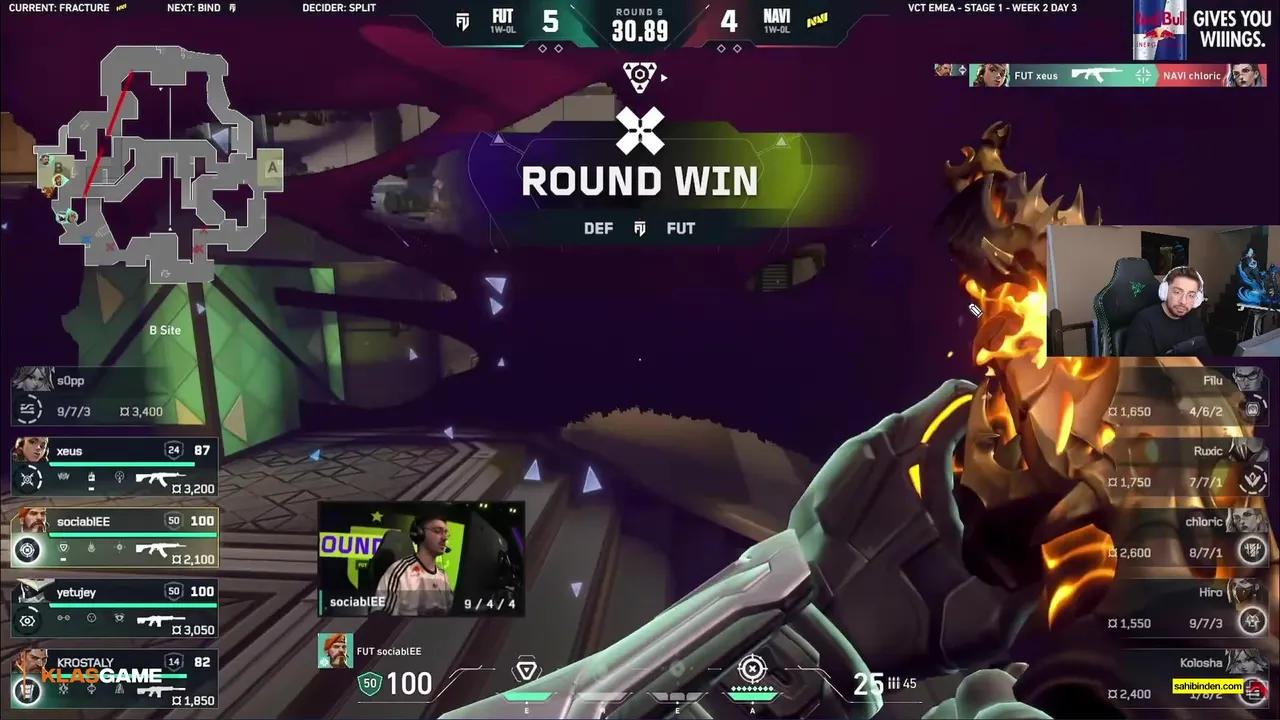The width and height of the screenshot is (1280, 720).
Task: Select Kolosha's player row
Action: (x=1187, y=678)
